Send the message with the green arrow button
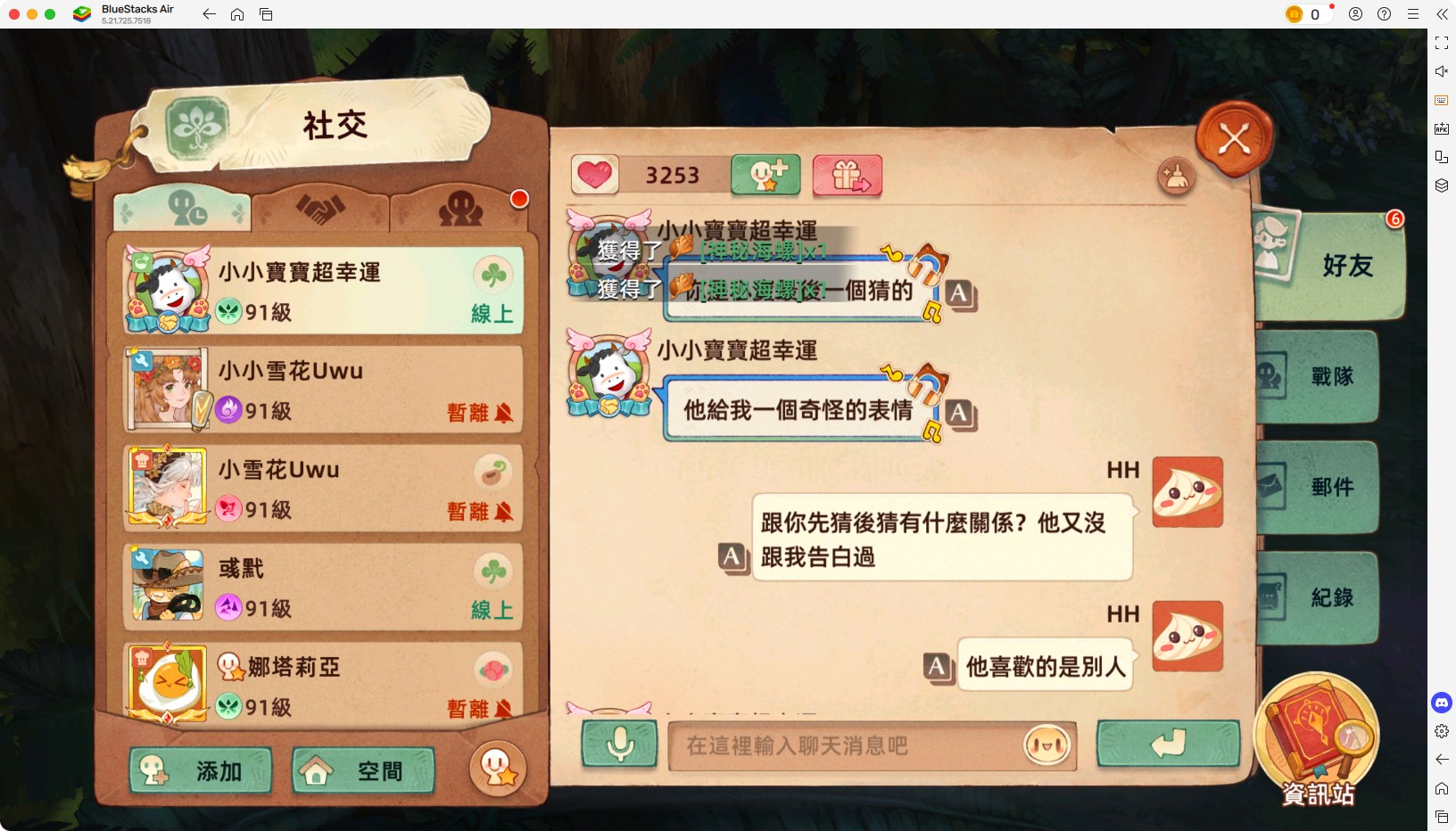This screenshot has height=831, width=1456. coord(1169,745)
